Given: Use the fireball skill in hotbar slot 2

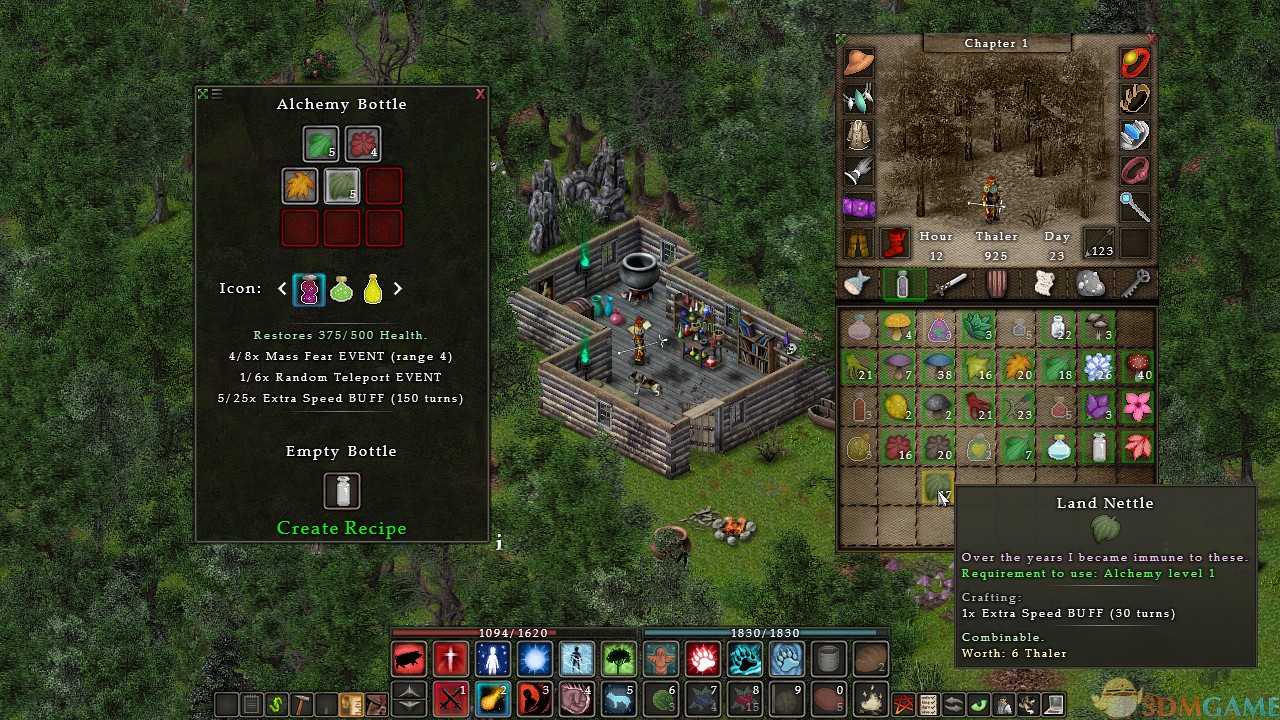Looking at the screenshot, I should click(492, 696).
